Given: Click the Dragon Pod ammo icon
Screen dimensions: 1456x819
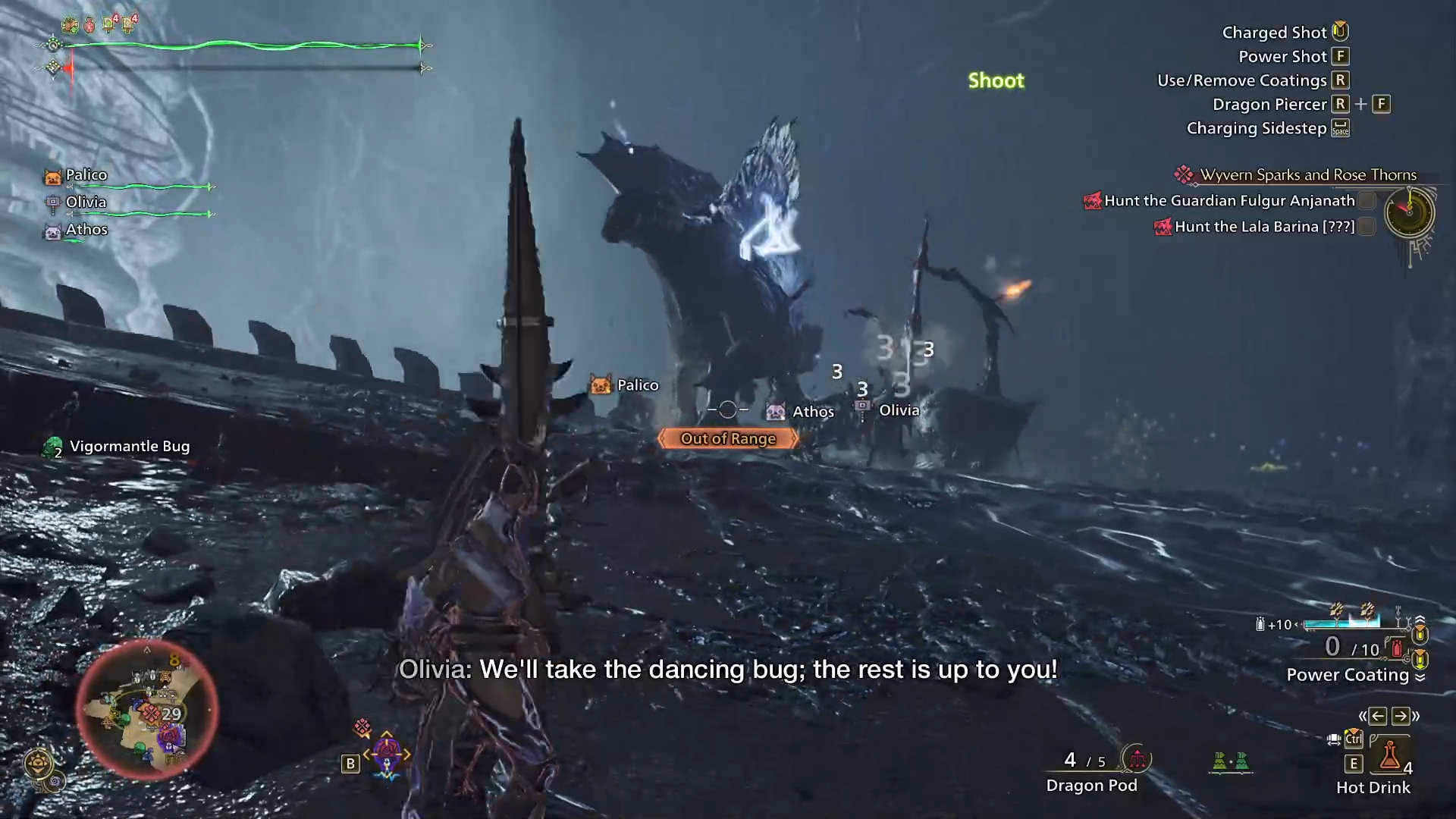Looking at the screenshot, I should click(x=1137, y=760).
